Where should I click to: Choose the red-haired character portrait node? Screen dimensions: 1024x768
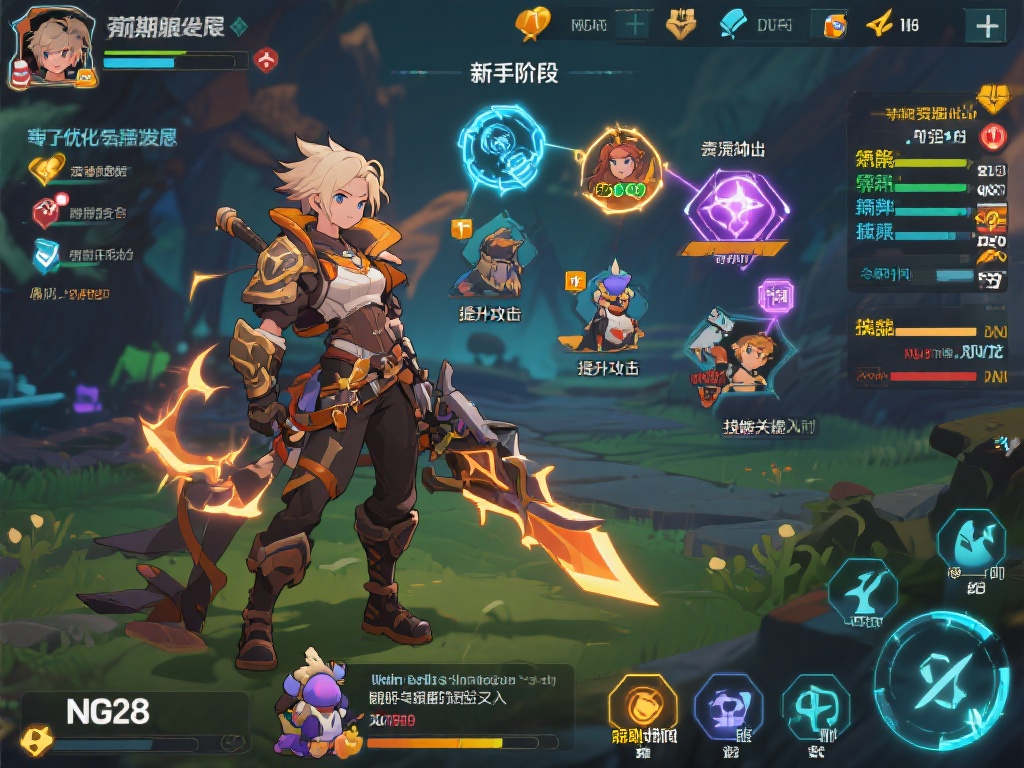tap(620, 166)
